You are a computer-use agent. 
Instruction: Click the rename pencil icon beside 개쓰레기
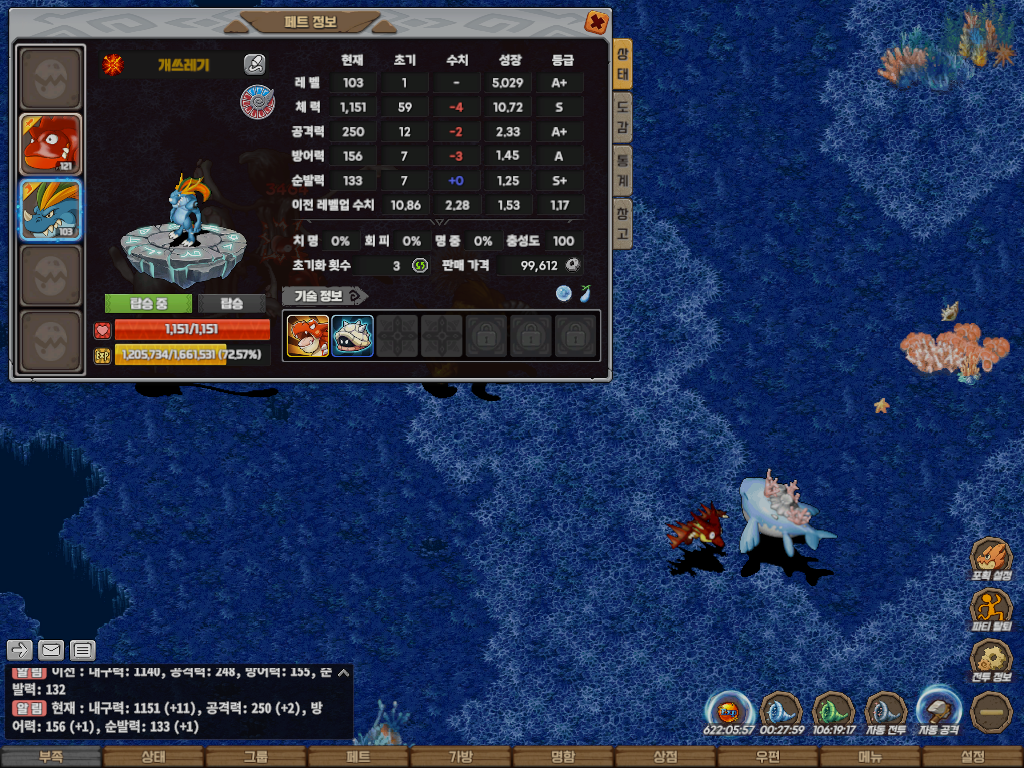(255, 65)
